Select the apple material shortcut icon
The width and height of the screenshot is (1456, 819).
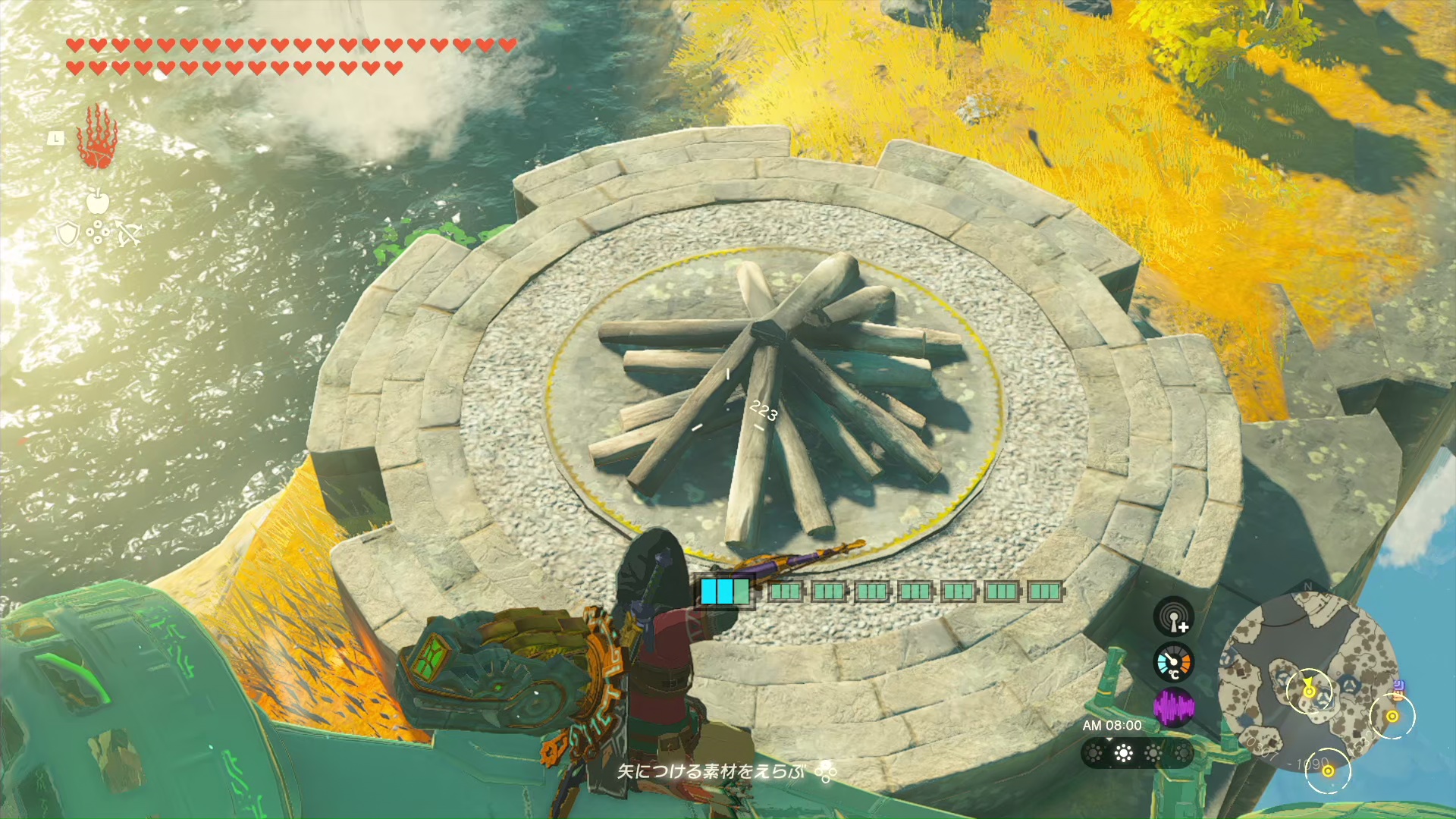(x=98, y=201)
